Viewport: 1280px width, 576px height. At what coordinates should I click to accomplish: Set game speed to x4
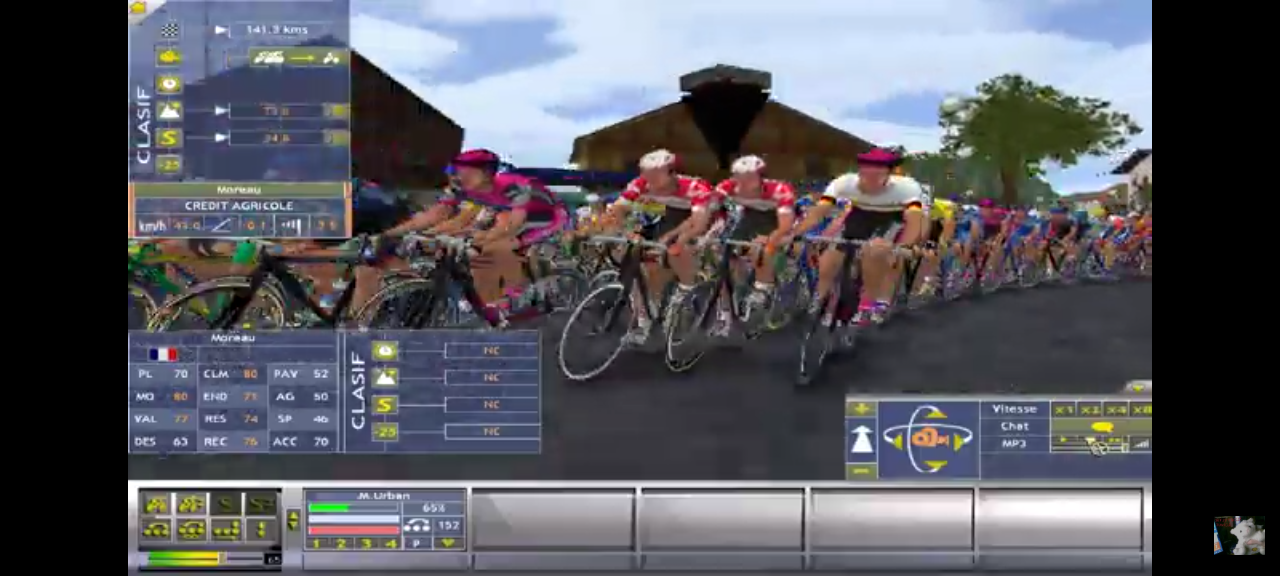point(1116,409)
